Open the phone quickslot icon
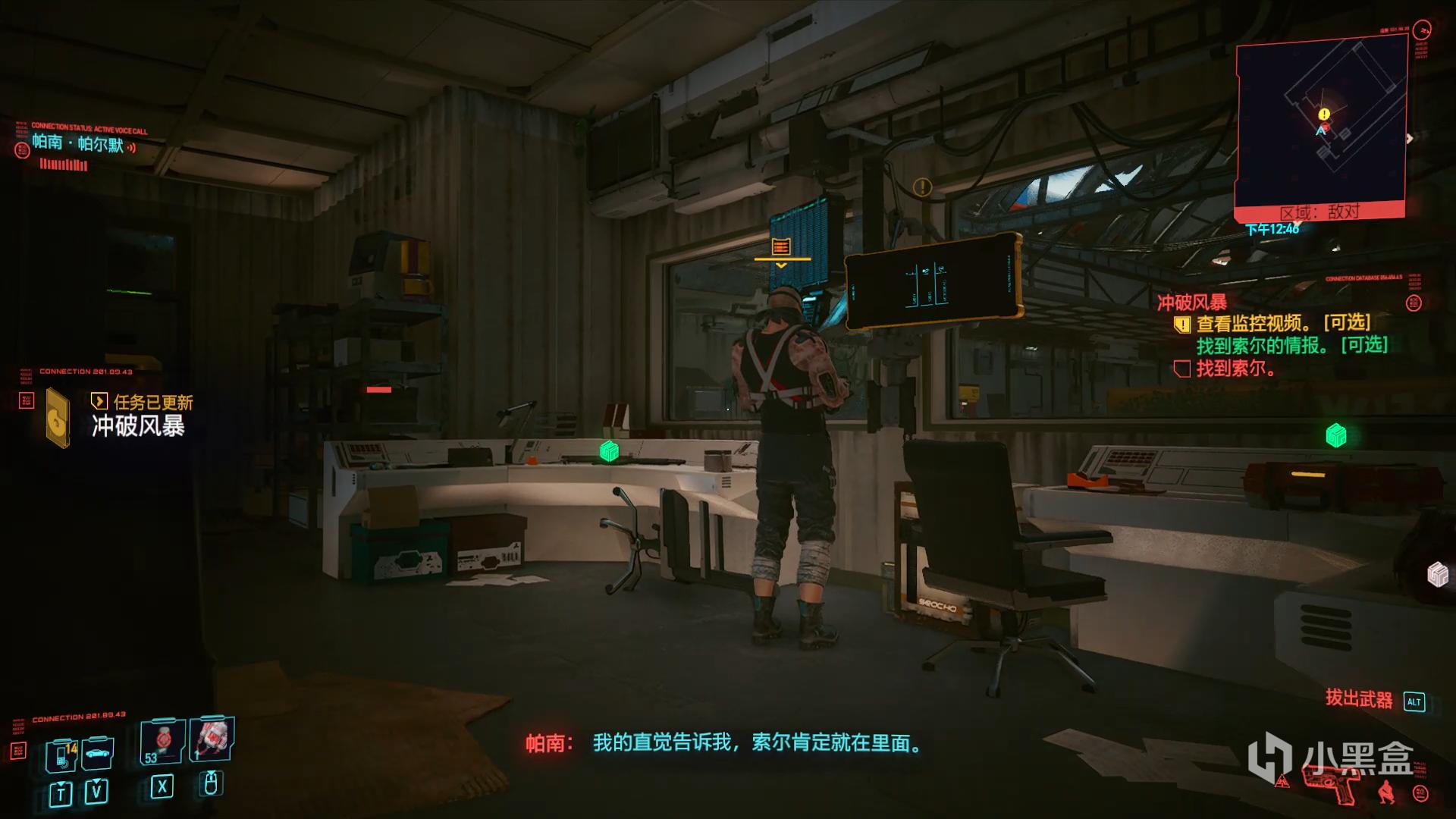This screenshot has height=819, width=1456. click(61, 757)
